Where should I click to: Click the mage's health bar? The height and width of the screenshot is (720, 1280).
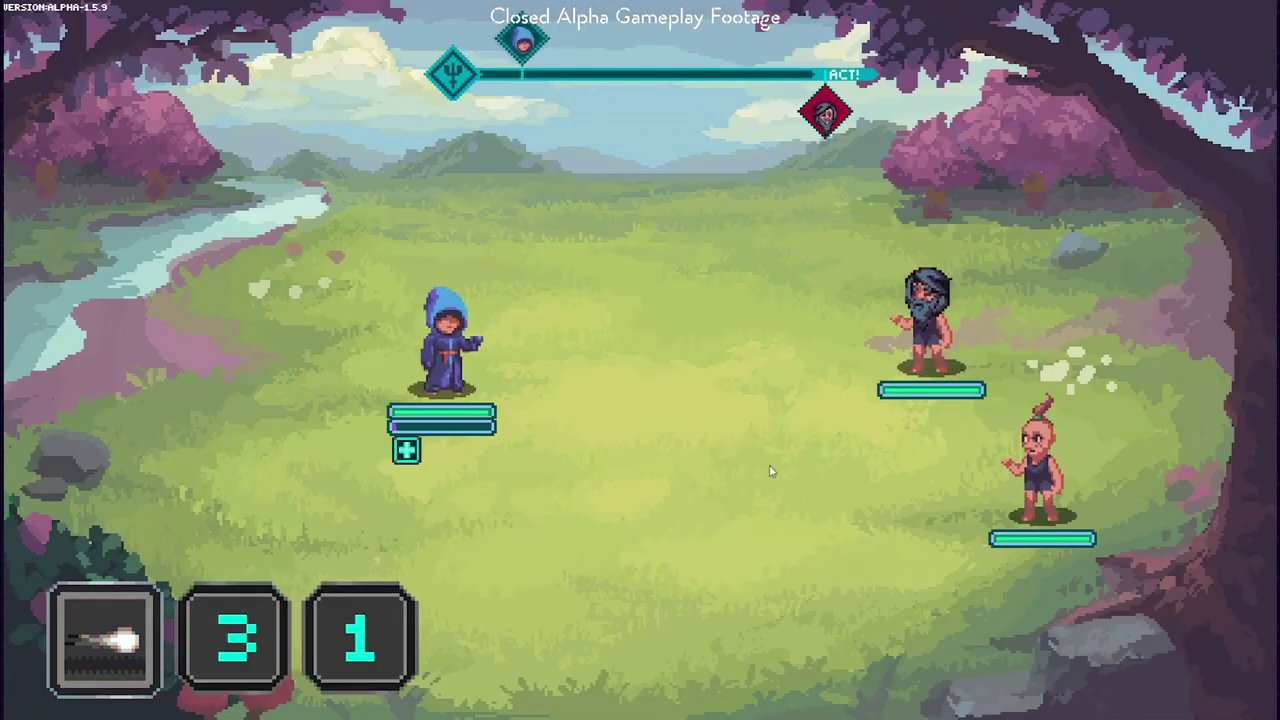tap(440, 413)
